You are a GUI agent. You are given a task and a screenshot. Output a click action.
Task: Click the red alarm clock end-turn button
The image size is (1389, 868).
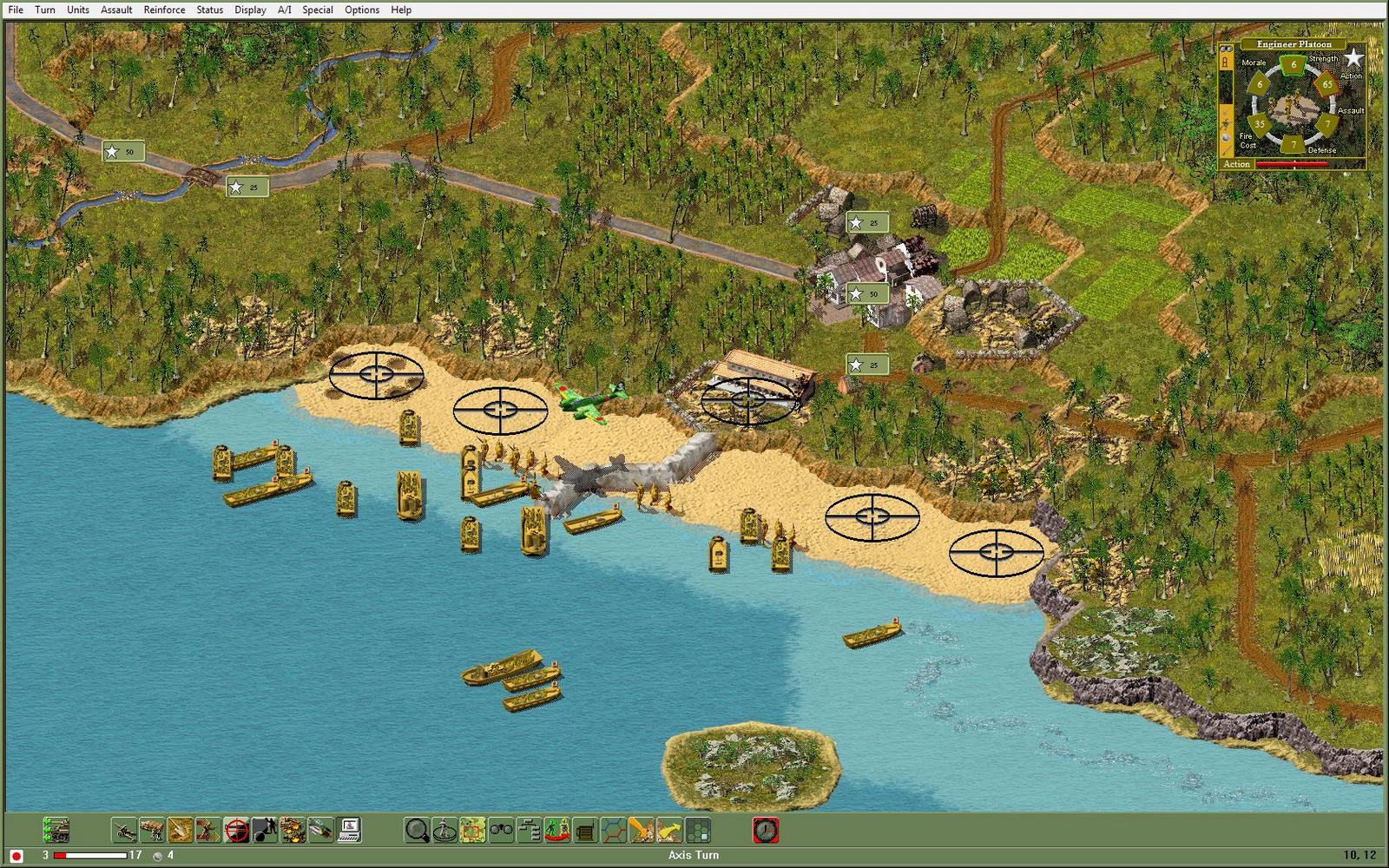pyautogui.click(x=766, y=831)
